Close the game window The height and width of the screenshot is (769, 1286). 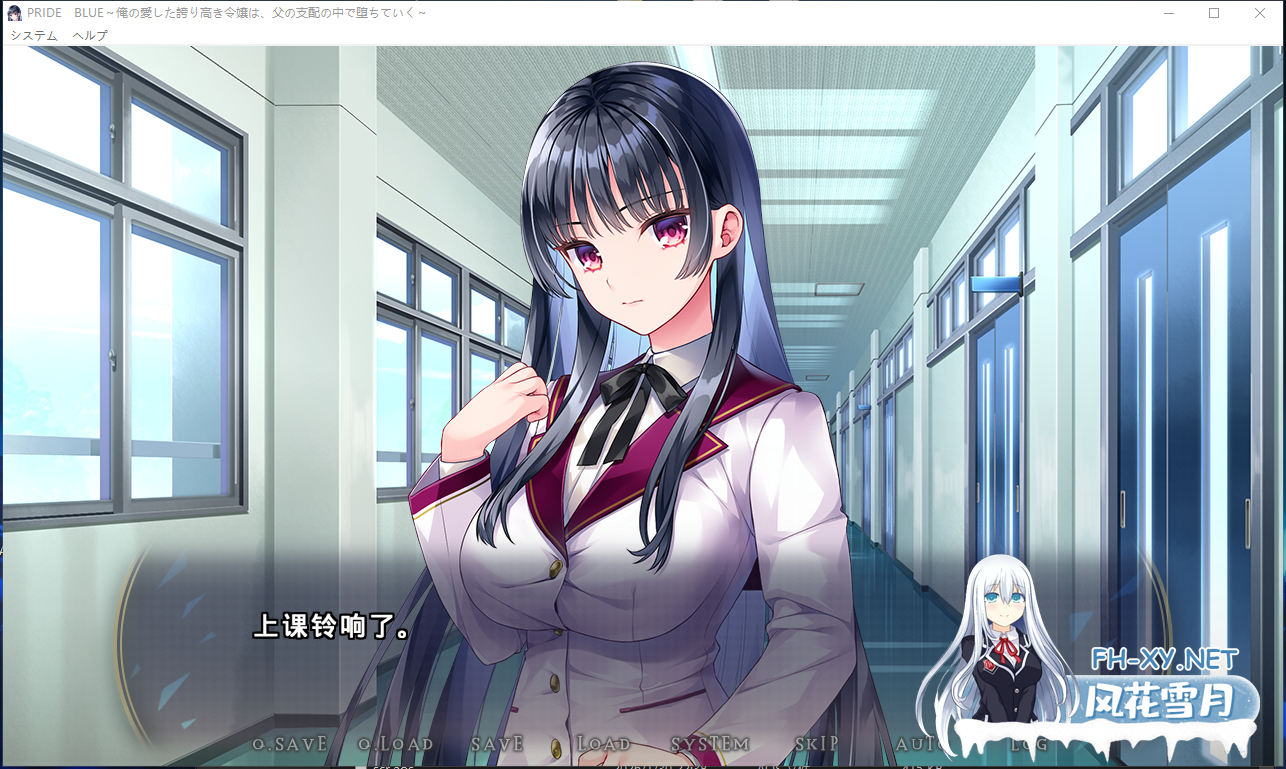1260,13
